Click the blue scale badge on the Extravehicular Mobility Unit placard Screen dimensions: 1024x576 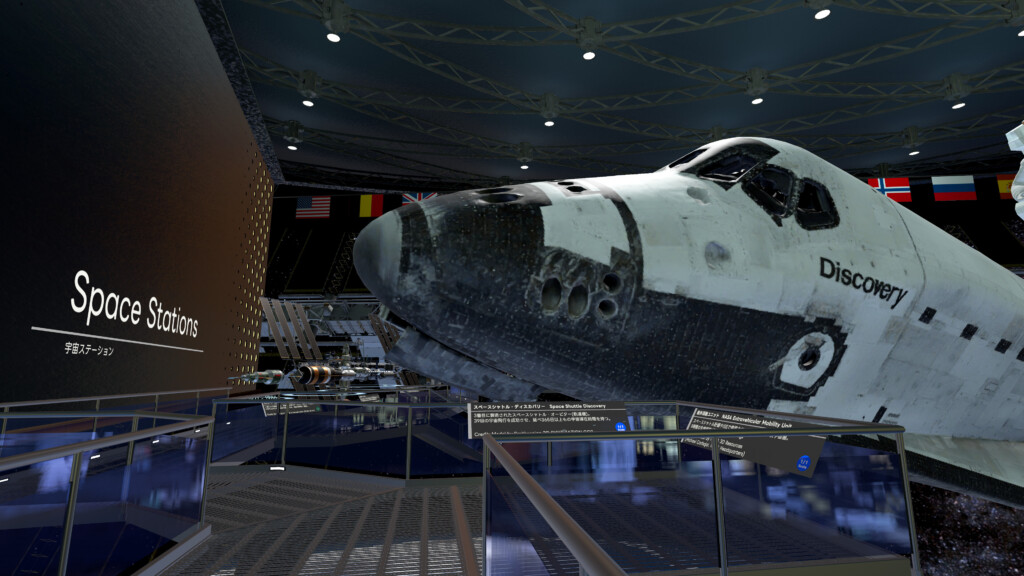[x=803, y=461]
